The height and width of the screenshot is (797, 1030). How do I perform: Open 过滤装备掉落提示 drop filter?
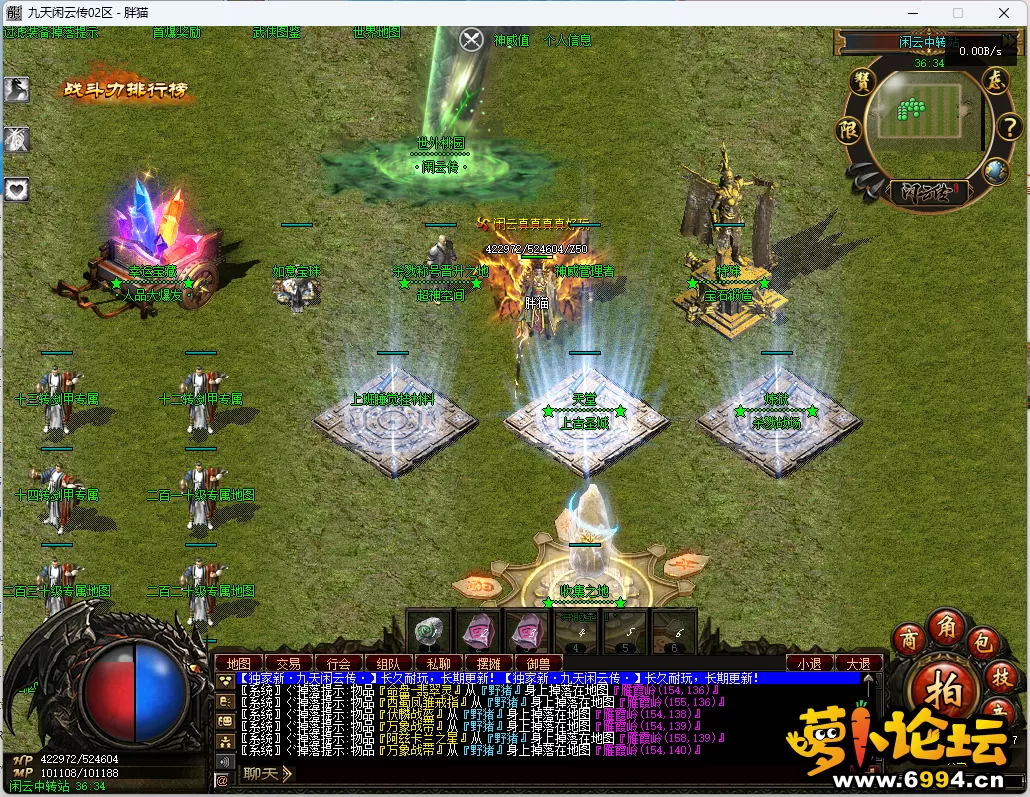click(50, 32)
